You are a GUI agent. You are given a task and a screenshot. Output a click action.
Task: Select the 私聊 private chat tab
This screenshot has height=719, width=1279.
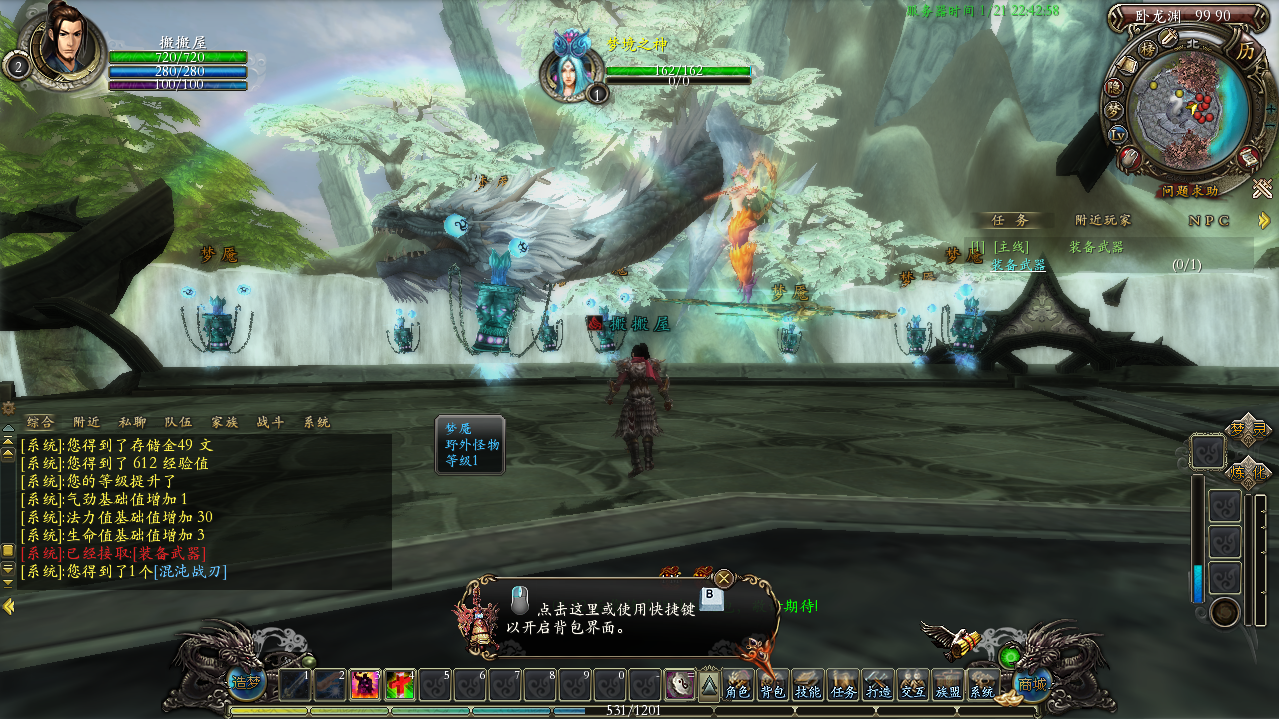[x=132, y=423]
